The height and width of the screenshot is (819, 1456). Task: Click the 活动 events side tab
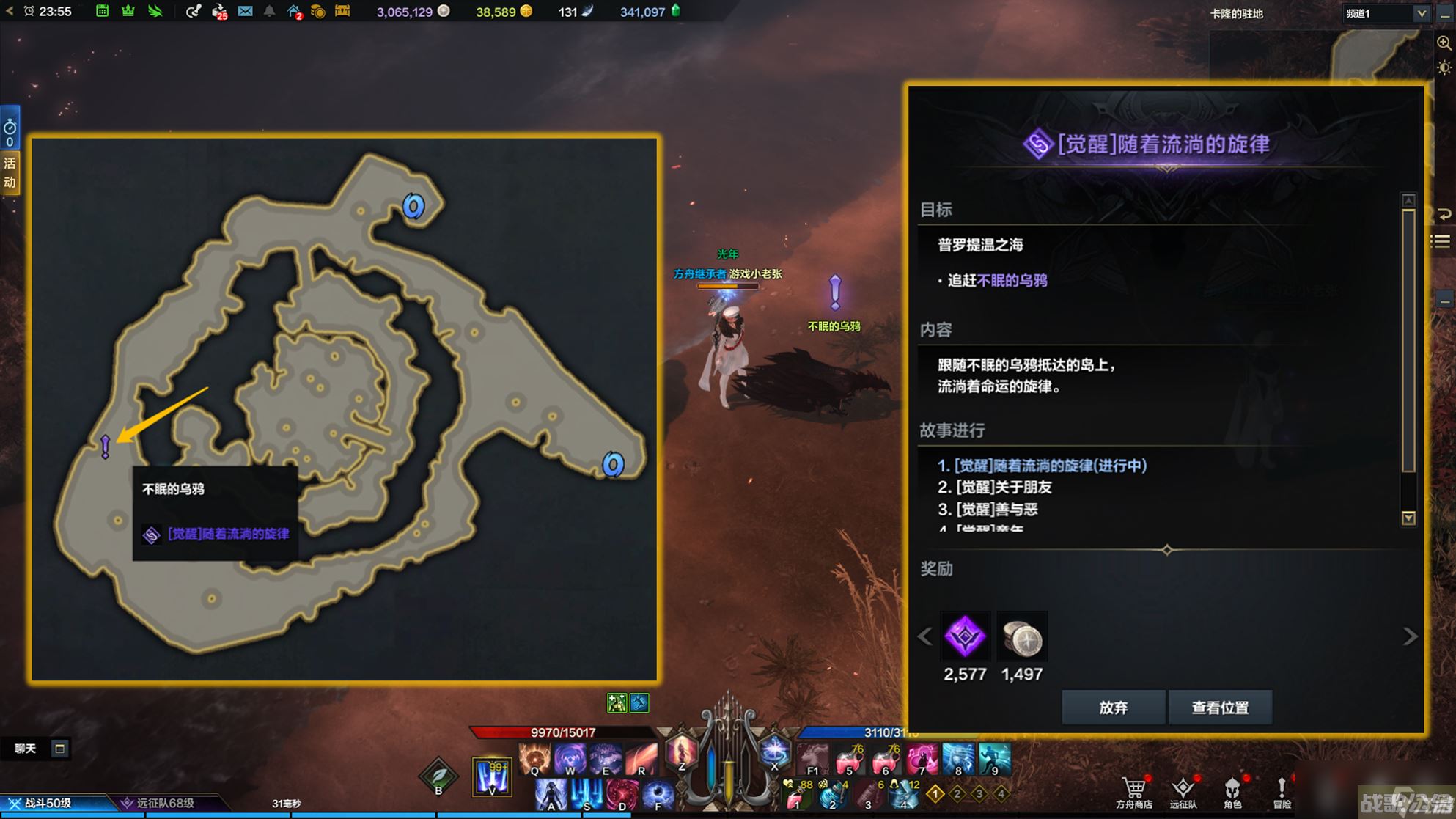coord(10,173)
